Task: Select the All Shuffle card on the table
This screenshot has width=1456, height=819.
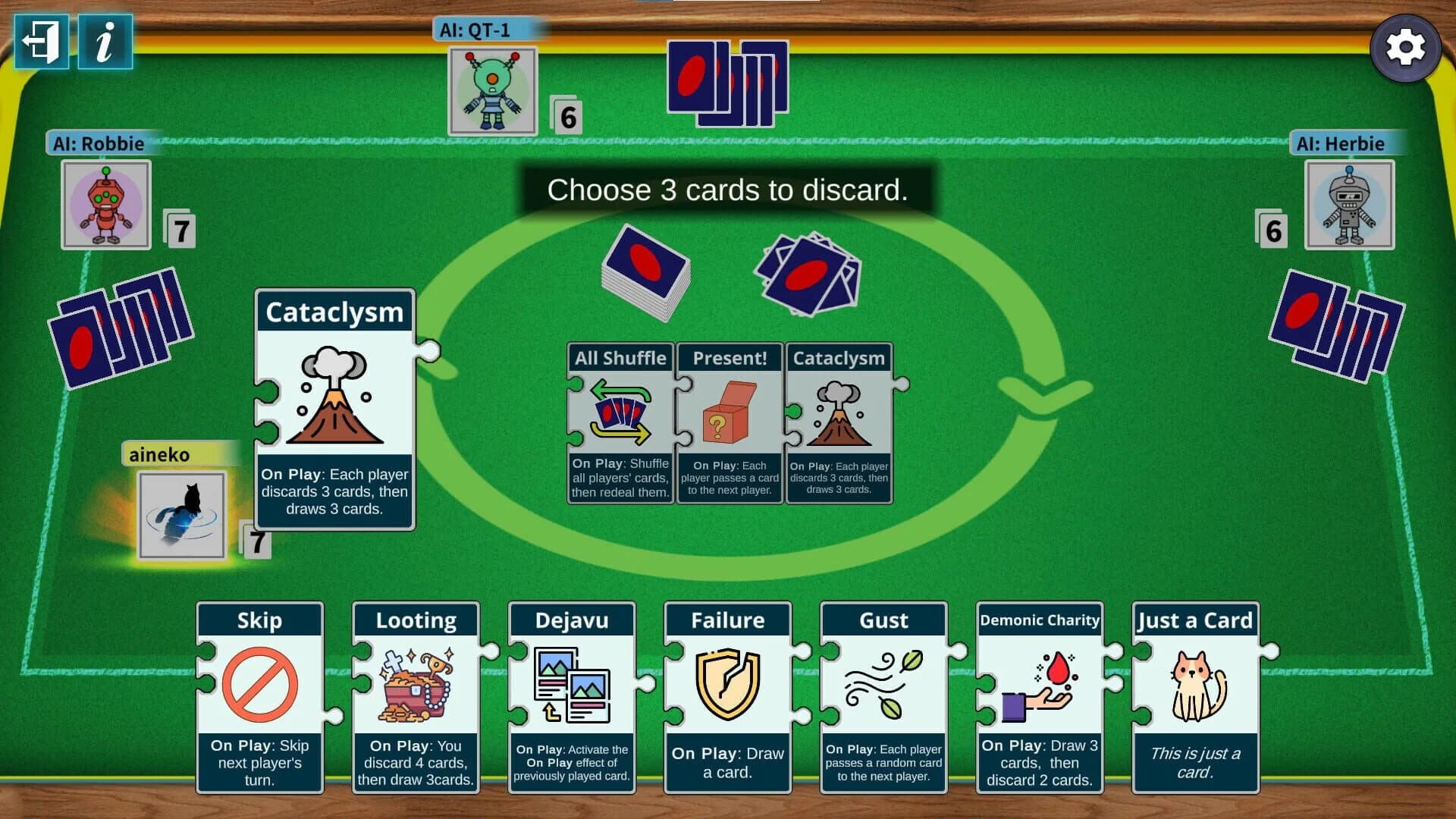Action: [x=619, y=421]
